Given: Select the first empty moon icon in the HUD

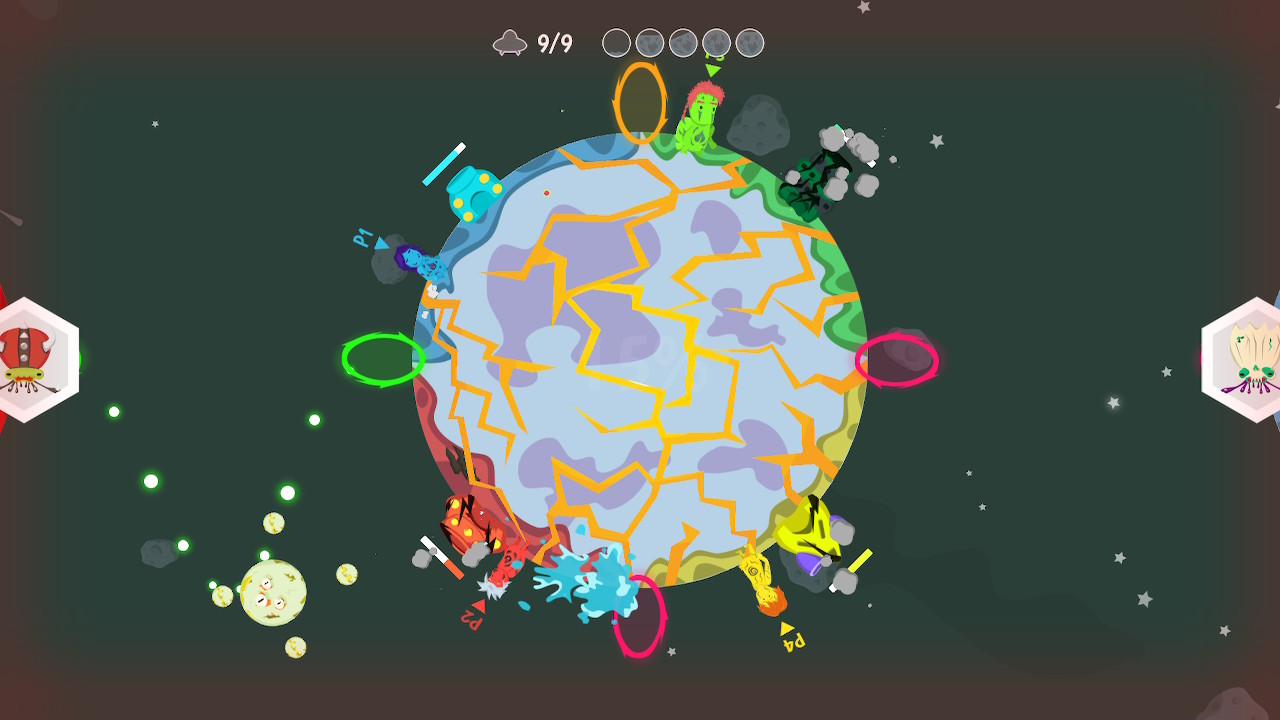Looking at the screenshot, I should pyautogui.click(x=616, y=43).
